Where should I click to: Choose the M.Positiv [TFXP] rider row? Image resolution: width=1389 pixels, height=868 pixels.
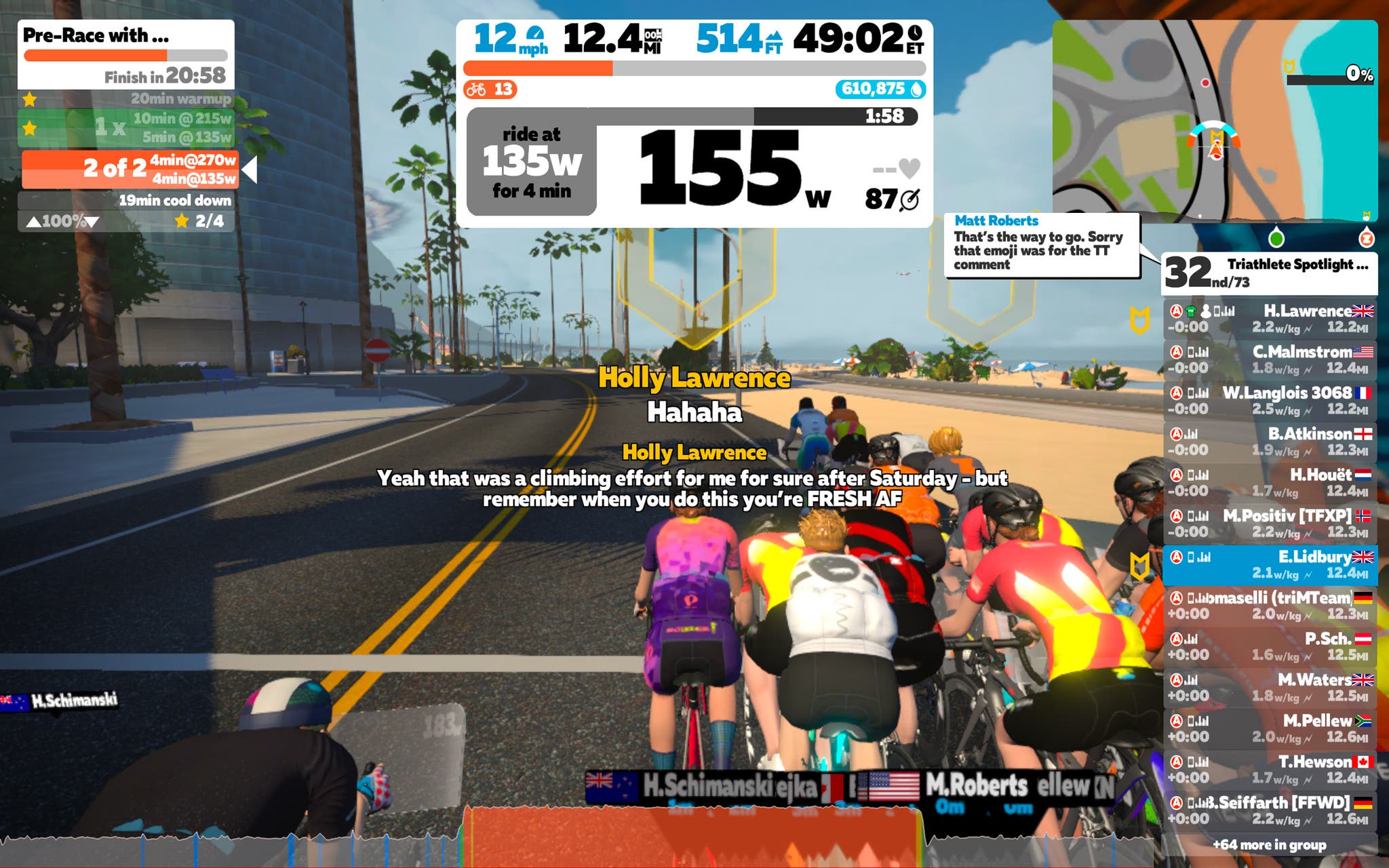click(1270, 523)
